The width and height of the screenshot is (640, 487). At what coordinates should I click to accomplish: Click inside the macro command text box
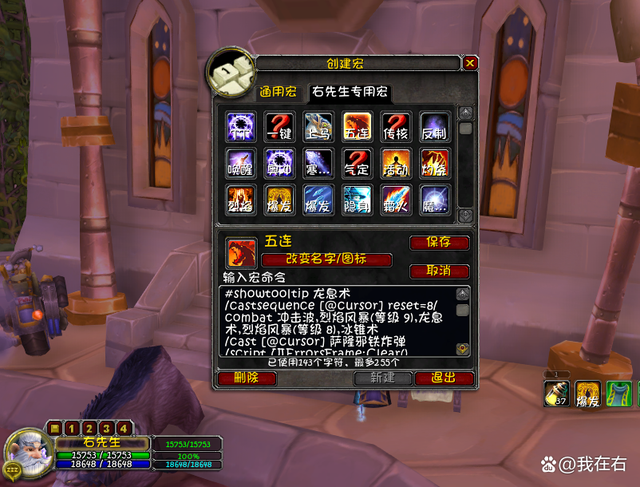pyautogui.click(x=335, y=320)
